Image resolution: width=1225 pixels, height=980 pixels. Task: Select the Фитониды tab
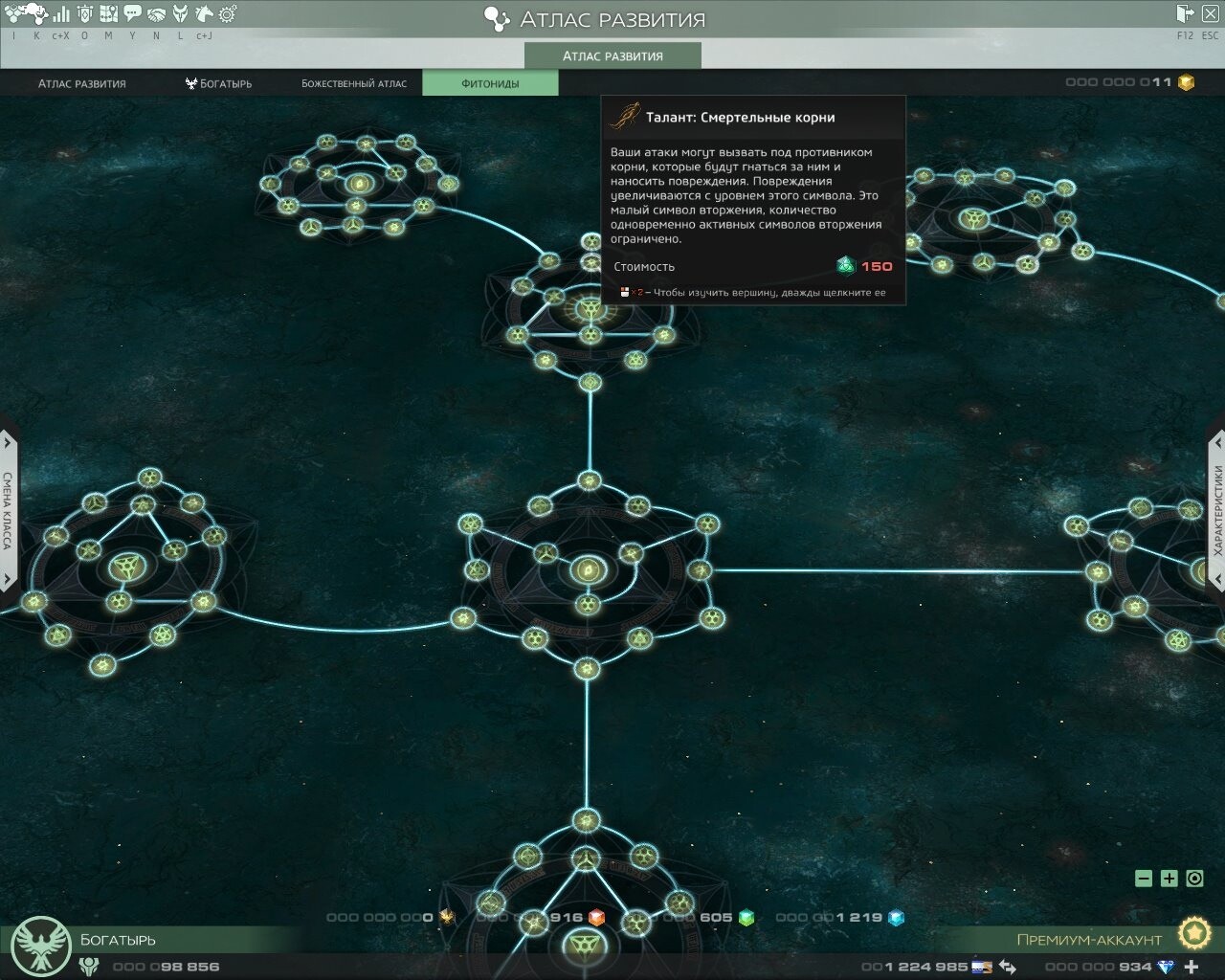point(490,83)
